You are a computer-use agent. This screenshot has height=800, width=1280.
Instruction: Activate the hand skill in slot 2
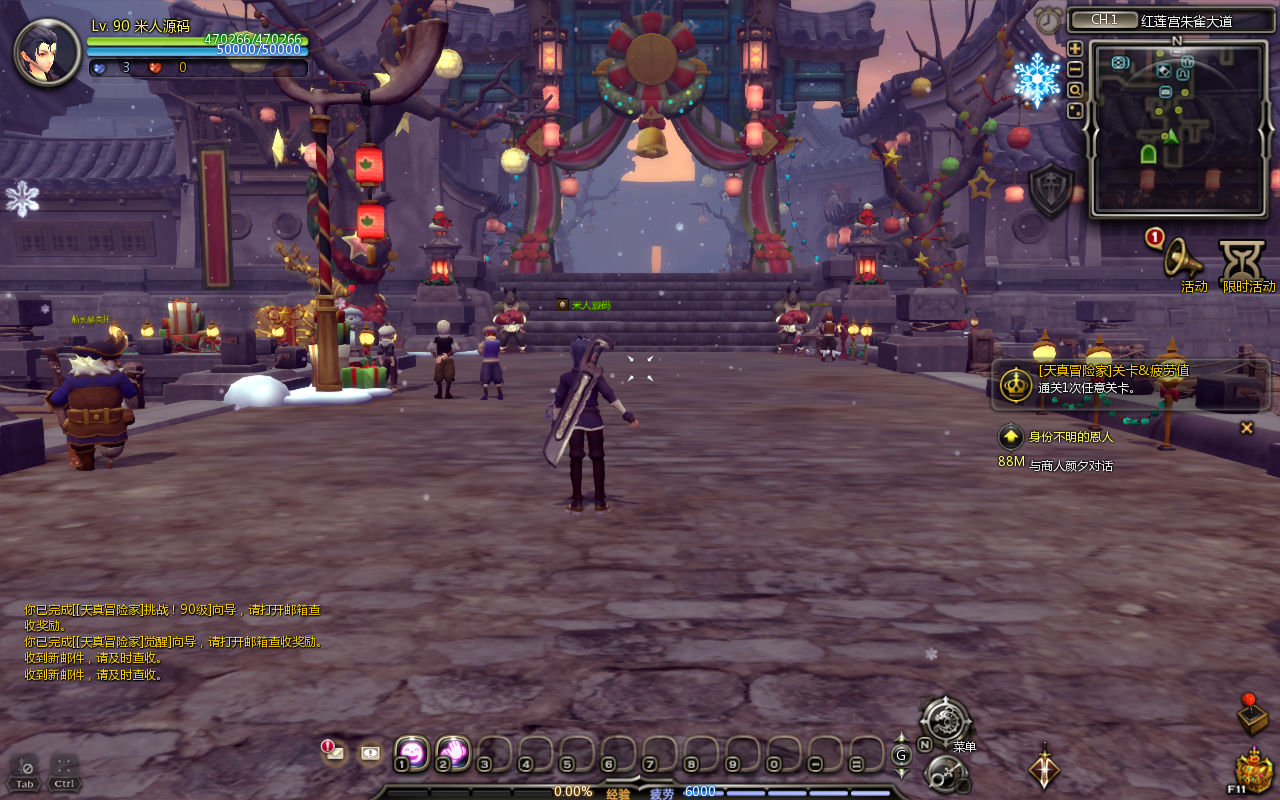pyautogui.click(x=453, y=752)
